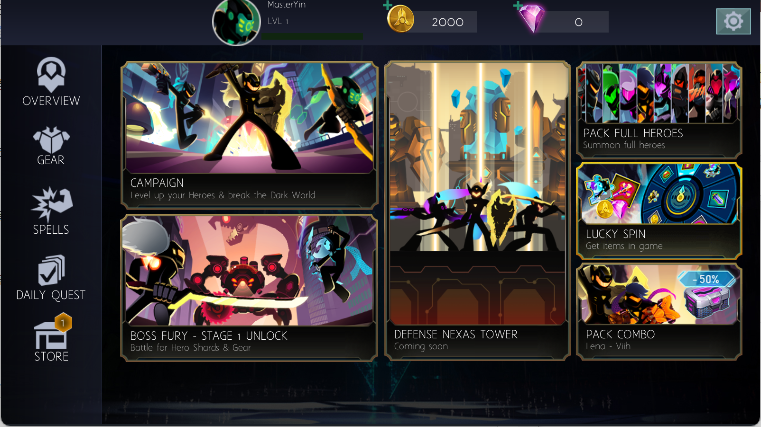The image size is (761, 427).
Task: Open the gear settings button
Action: (733, 21)
